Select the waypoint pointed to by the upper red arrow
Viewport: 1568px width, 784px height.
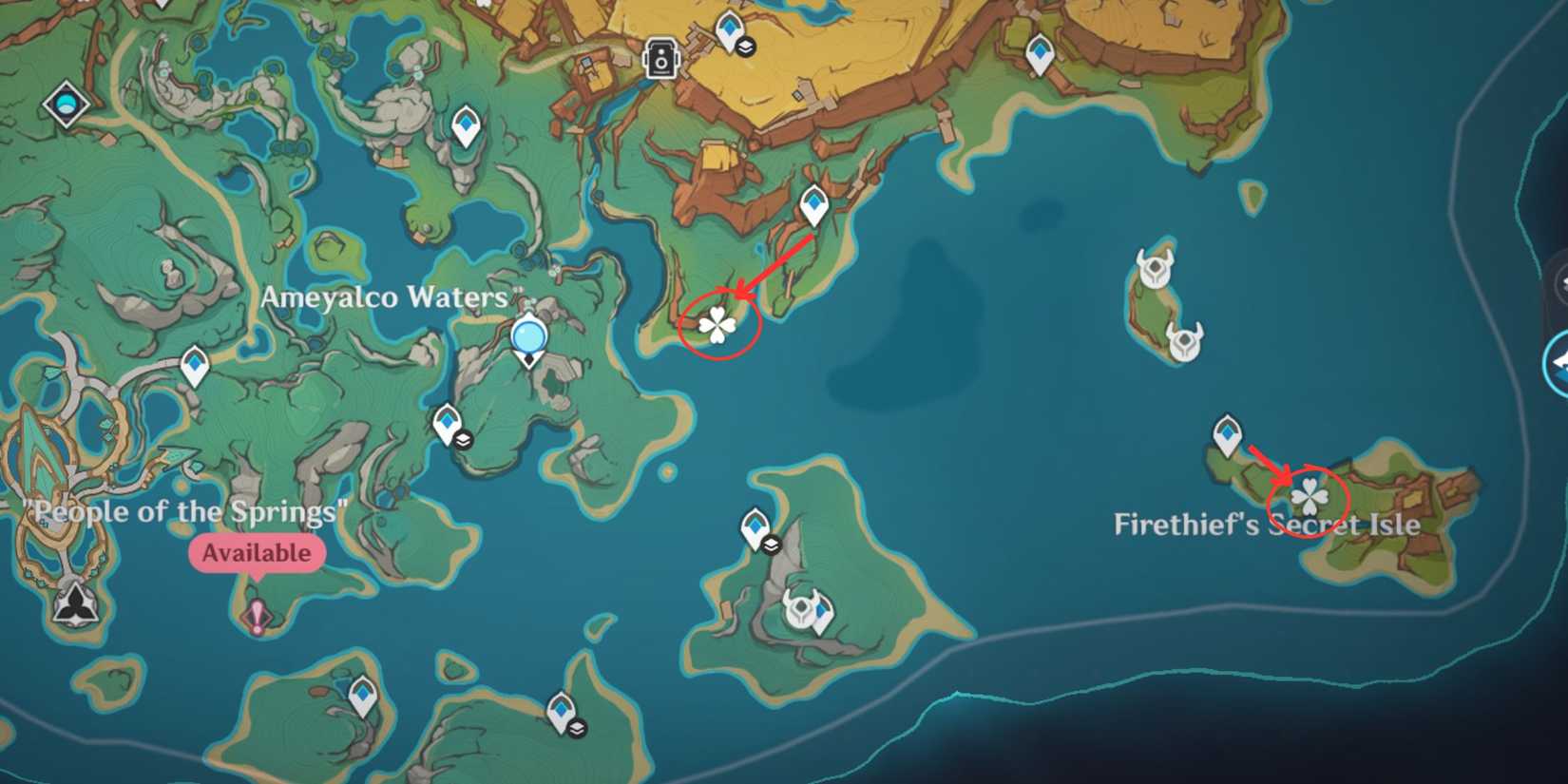pyautogui.click(x=814, y=203)
